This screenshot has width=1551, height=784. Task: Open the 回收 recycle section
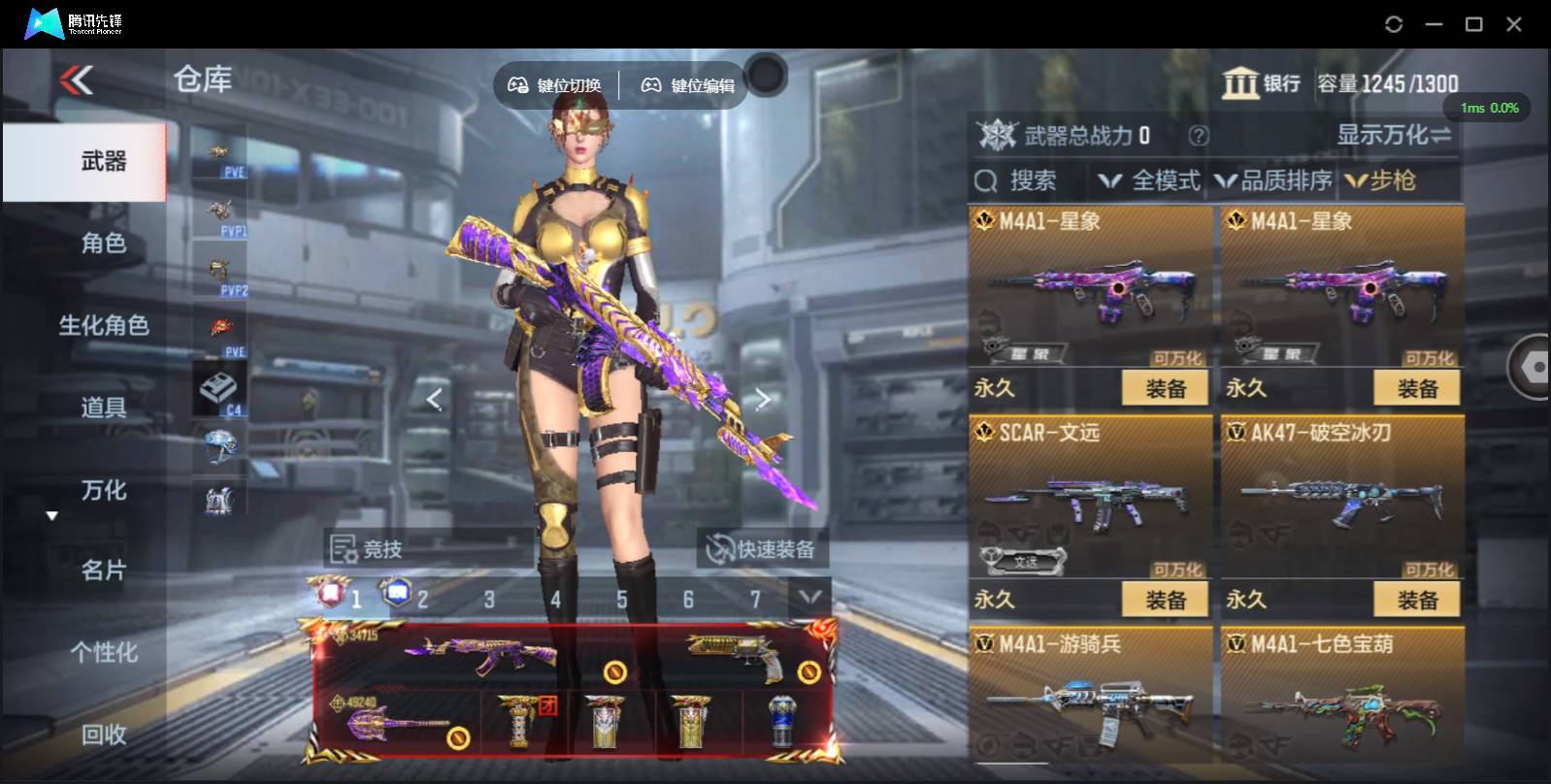click(104, 735)
